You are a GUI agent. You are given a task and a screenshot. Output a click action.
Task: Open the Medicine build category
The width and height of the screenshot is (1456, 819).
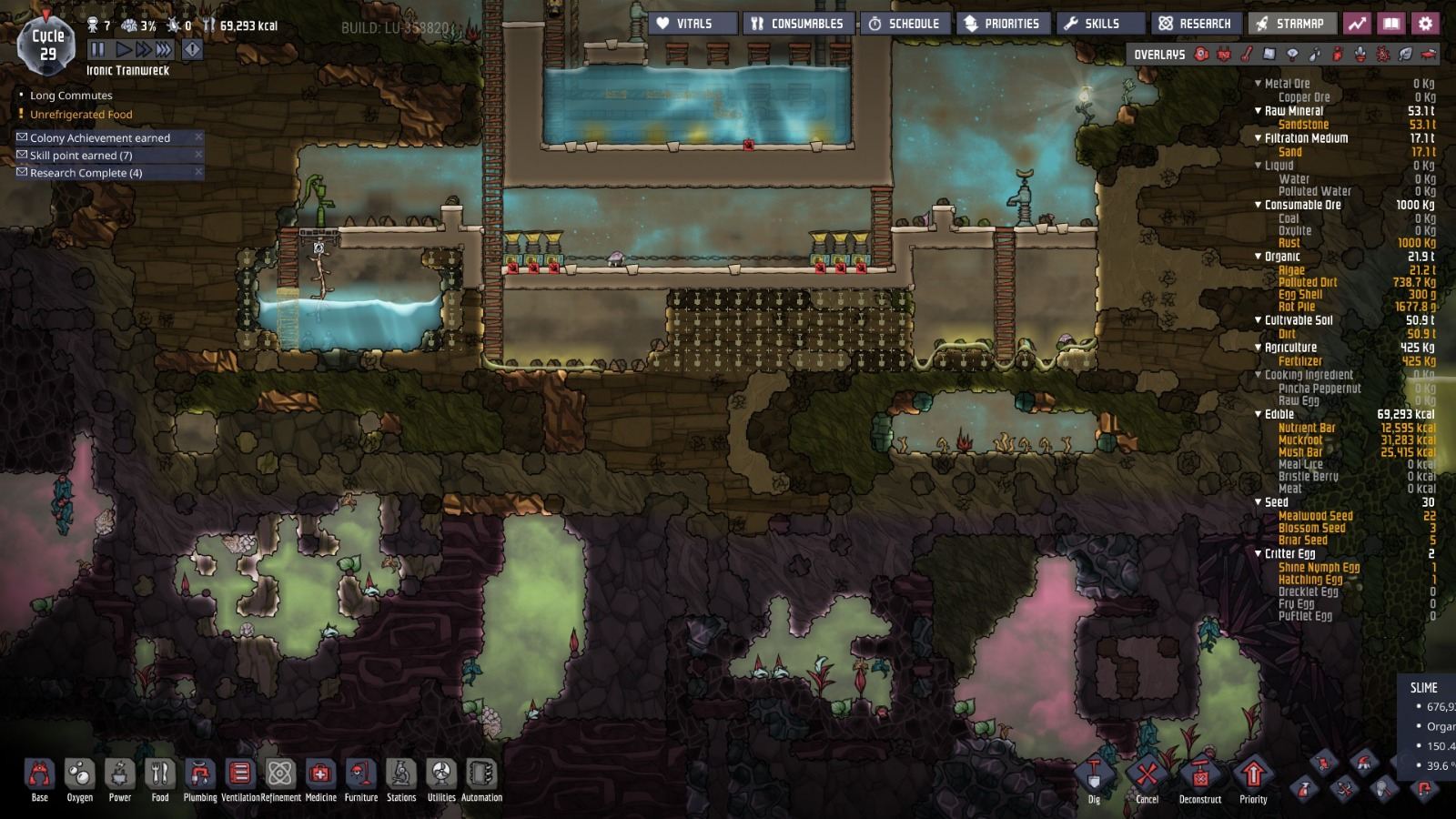[x=320, y=774]
